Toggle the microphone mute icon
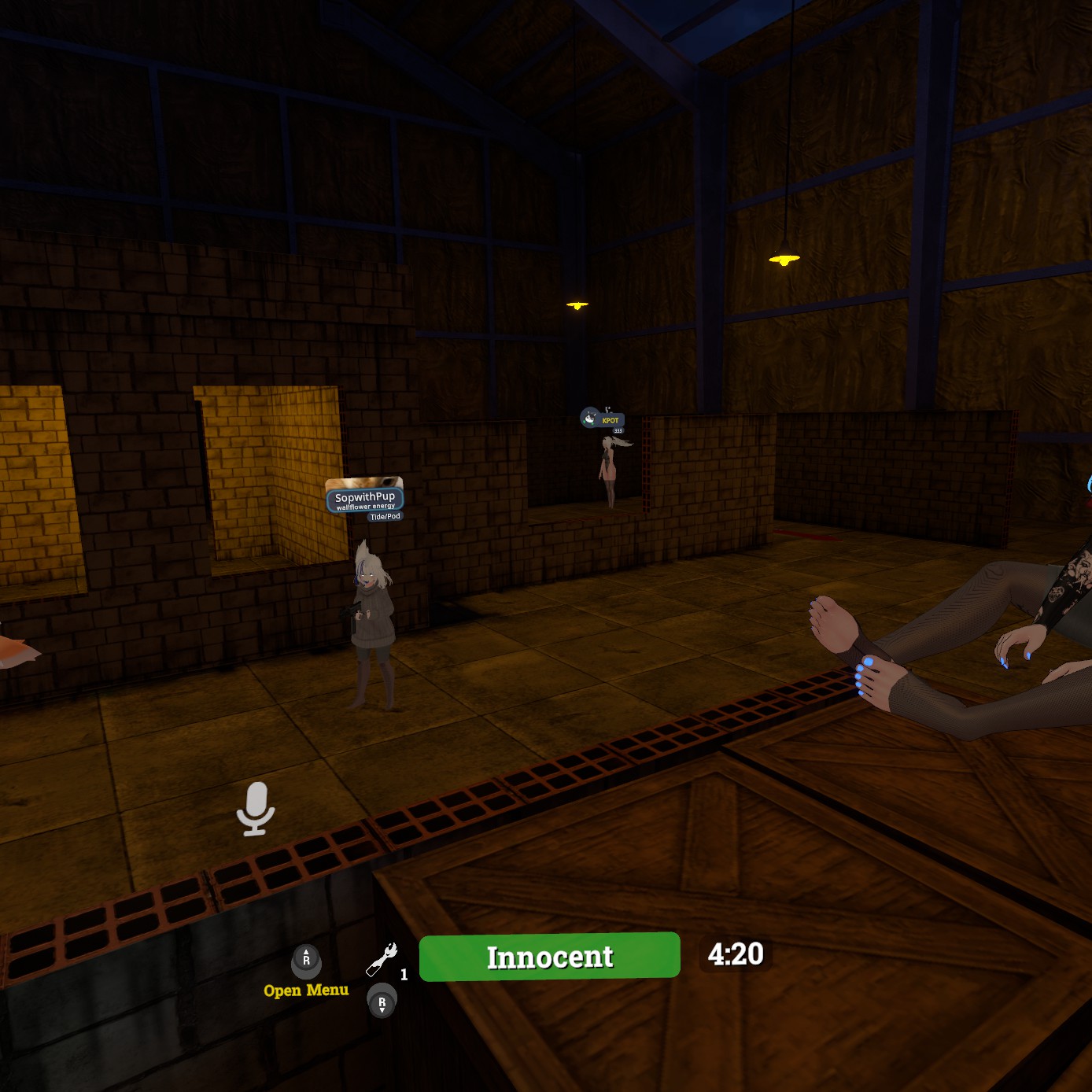1092x1092 pixels. point(256,808)
